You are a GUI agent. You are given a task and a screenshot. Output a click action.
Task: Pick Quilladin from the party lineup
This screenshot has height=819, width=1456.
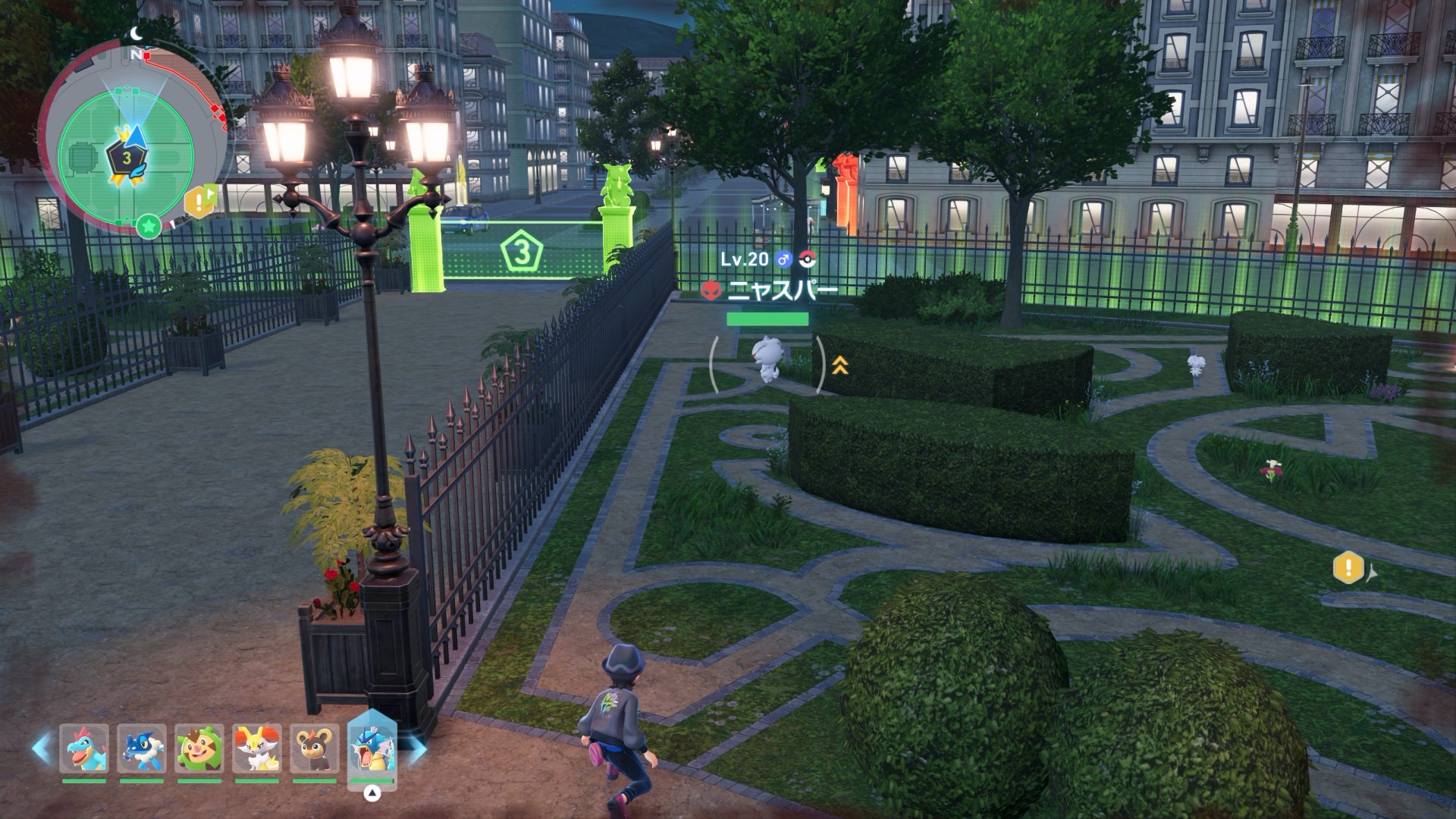(x=199, y=748)
